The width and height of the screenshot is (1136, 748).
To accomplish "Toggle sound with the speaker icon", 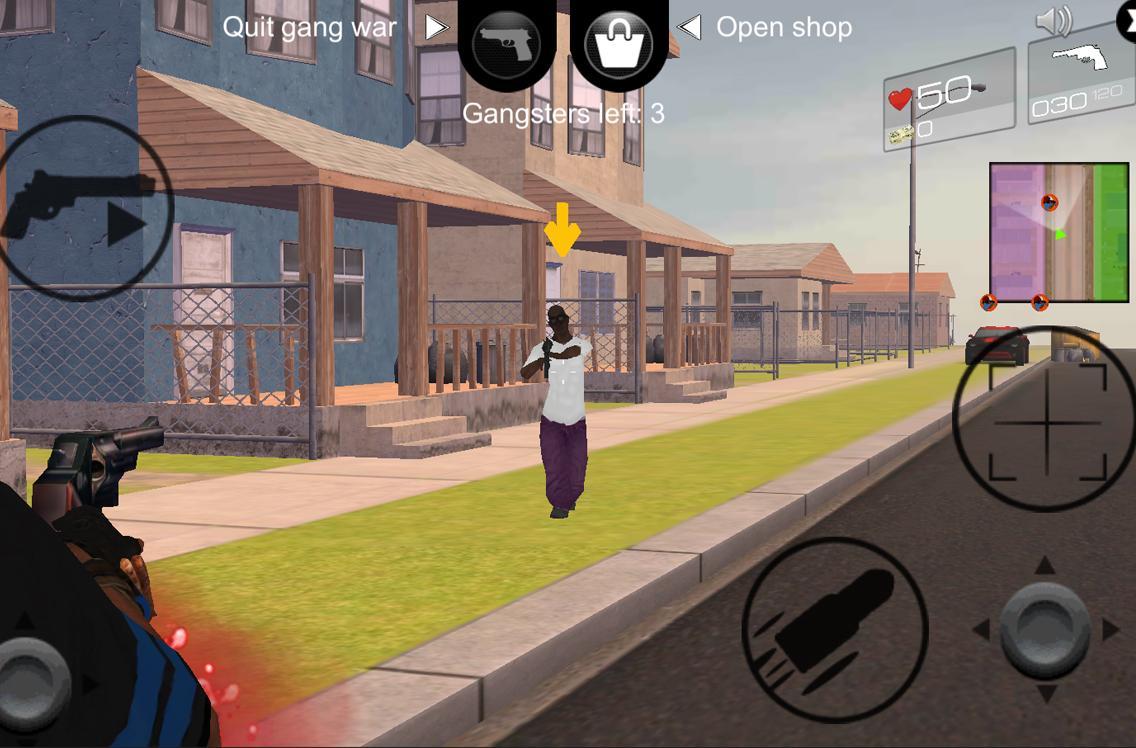I will tap(1053, 21).
